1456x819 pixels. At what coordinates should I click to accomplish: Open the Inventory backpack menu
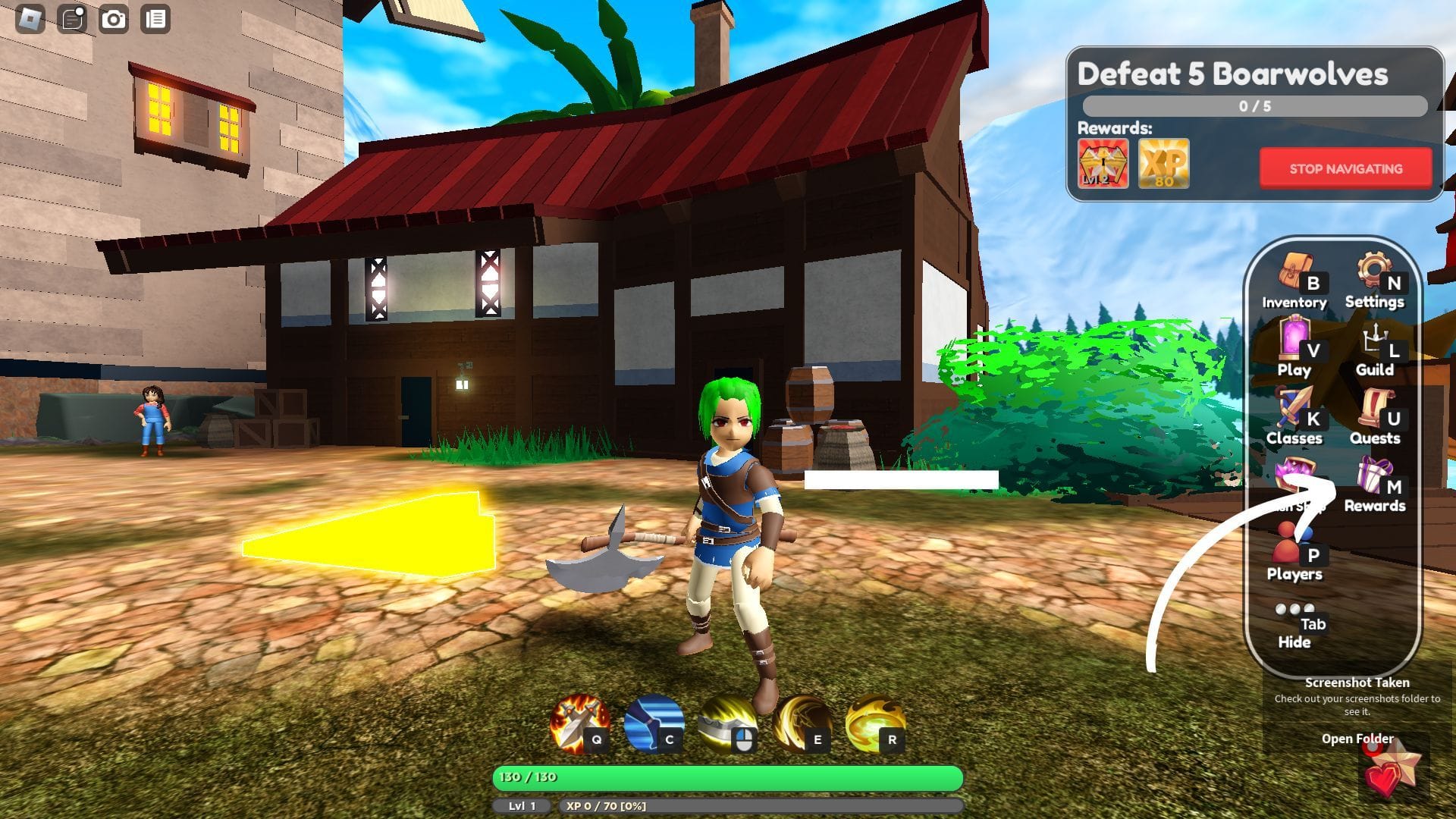(1294, 282)
